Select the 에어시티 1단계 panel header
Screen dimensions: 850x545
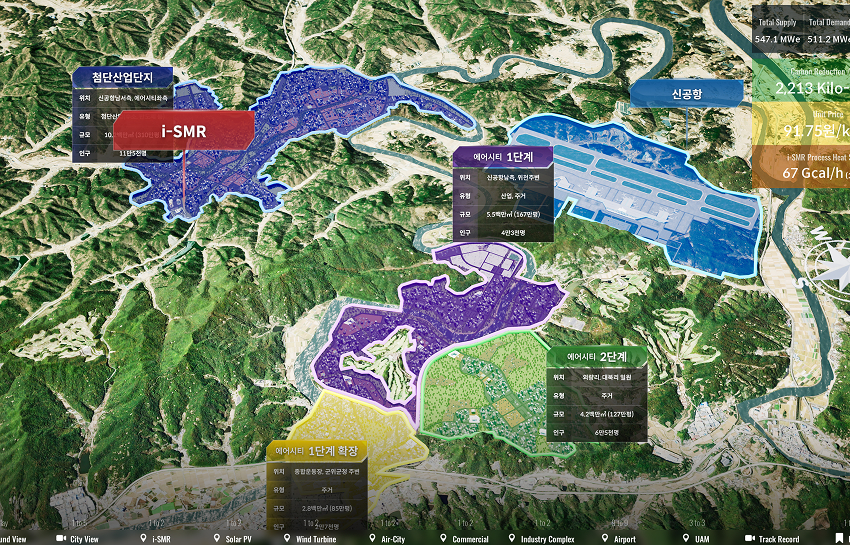click(x=503, y=157)
